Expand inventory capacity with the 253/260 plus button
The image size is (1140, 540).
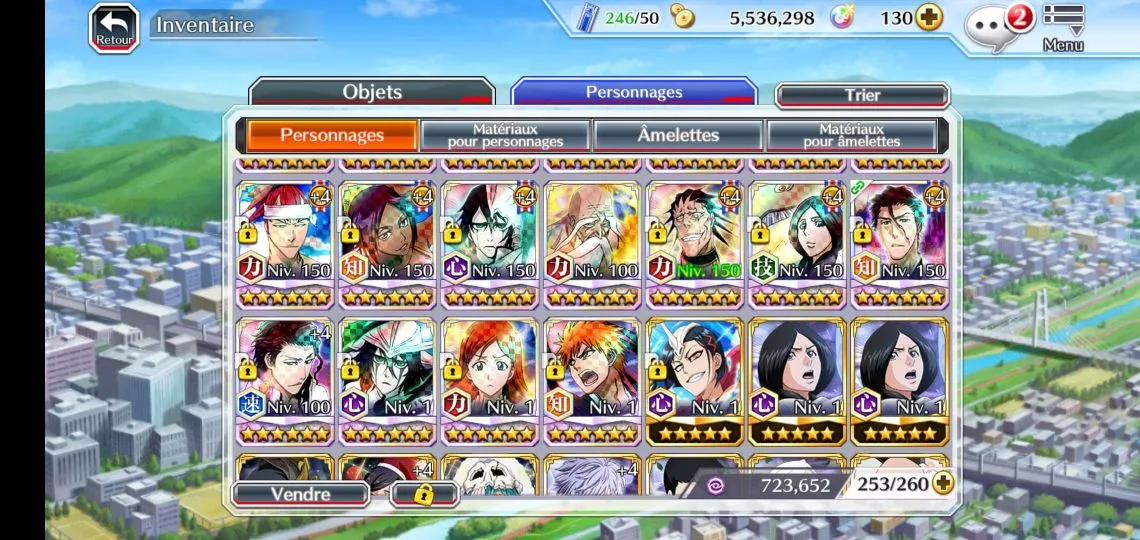[x=942, y=484]
